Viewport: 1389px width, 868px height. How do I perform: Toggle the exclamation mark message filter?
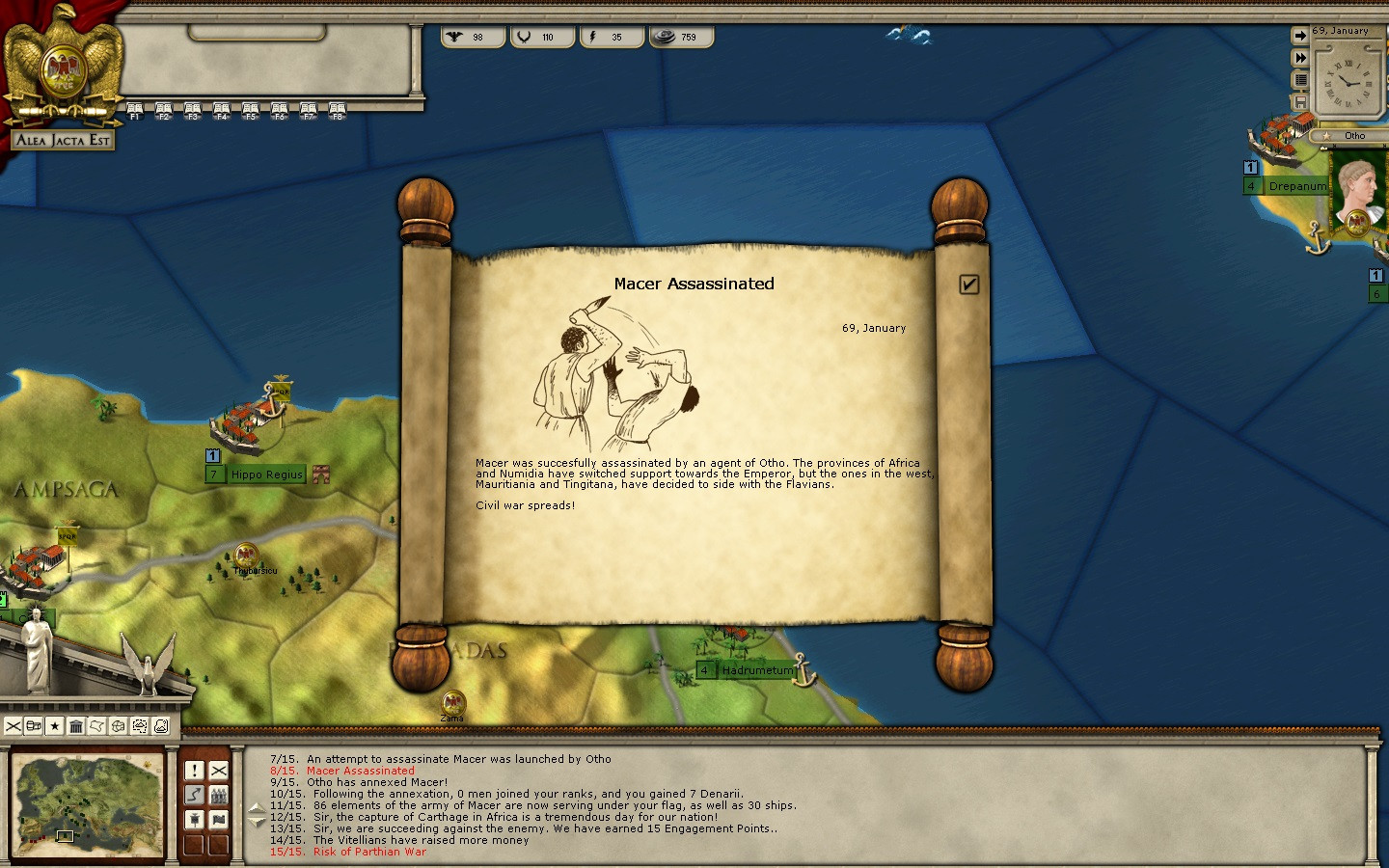[x=195, y=770]
